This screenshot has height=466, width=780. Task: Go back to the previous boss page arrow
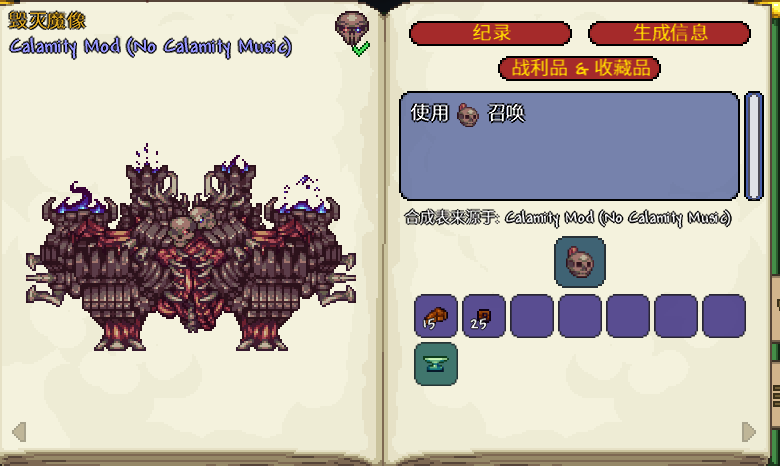(x=19, y=431)
